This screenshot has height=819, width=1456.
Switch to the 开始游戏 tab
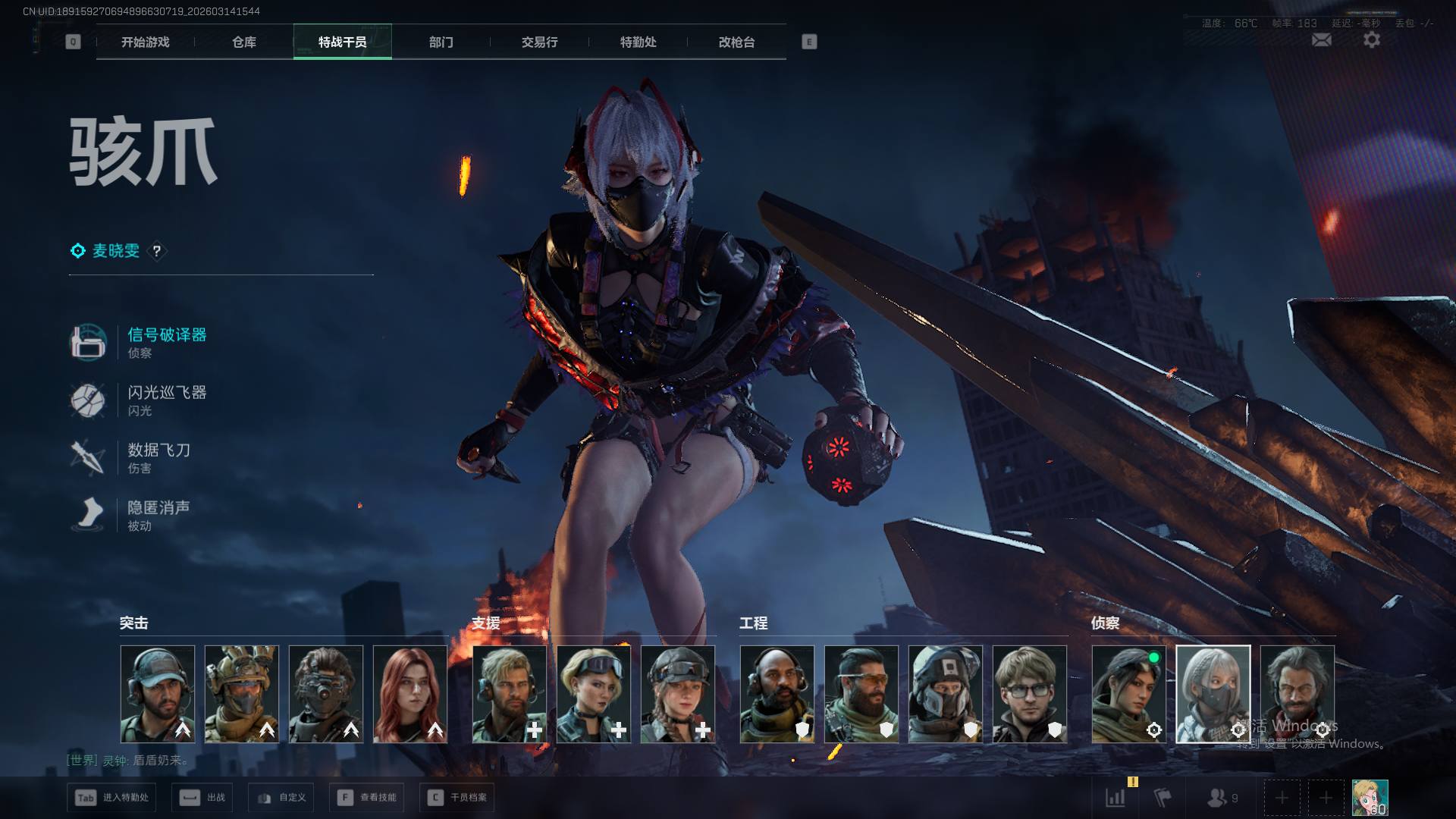click(x=146, y=42)
